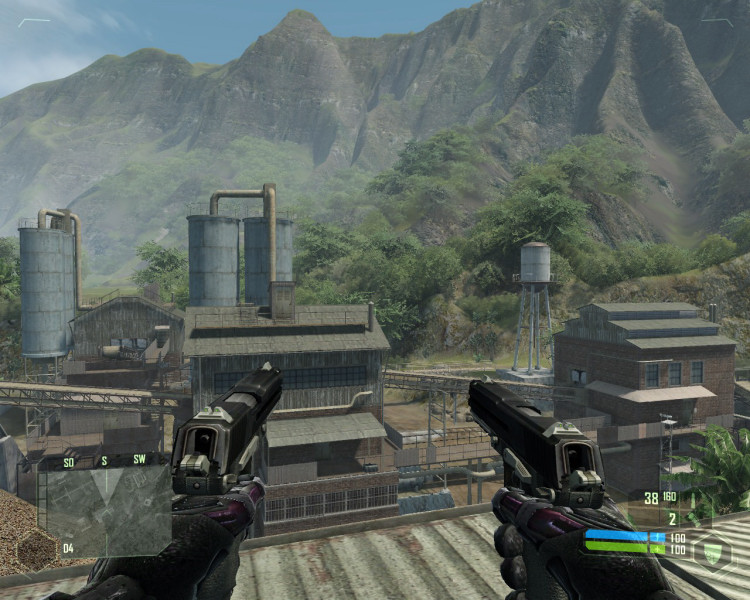Click the compass heading strip above minimap
This screenshot has width=750, height=600.
(103, 461)
